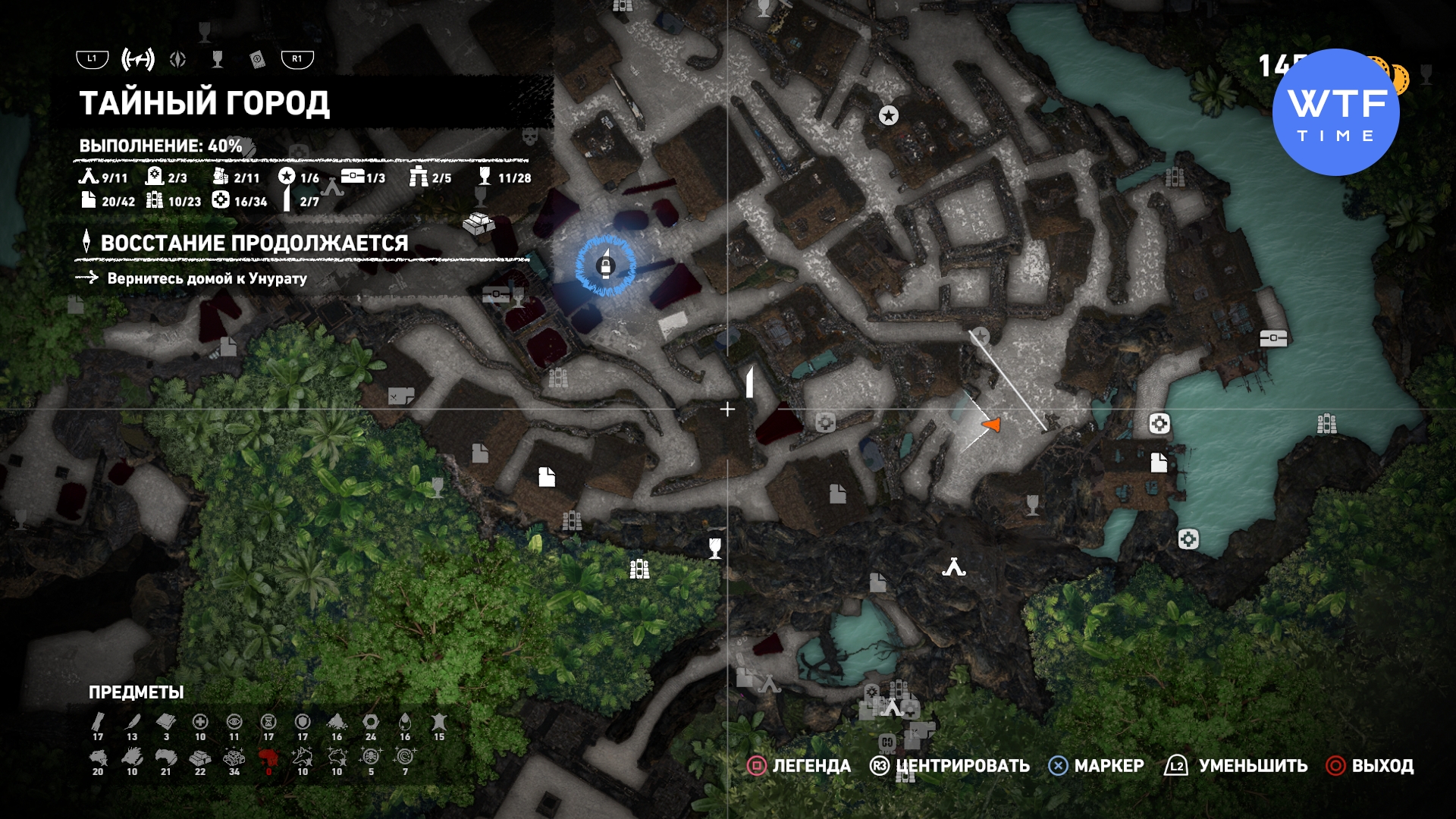The image size is (1456, 819).
Task: Open the chalice tab in the top bar
Action: 218,59
